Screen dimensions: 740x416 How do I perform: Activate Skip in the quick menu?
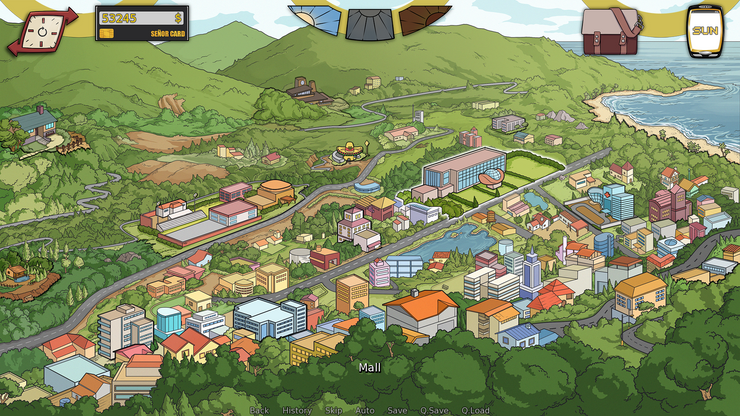[x=334, y=410]
